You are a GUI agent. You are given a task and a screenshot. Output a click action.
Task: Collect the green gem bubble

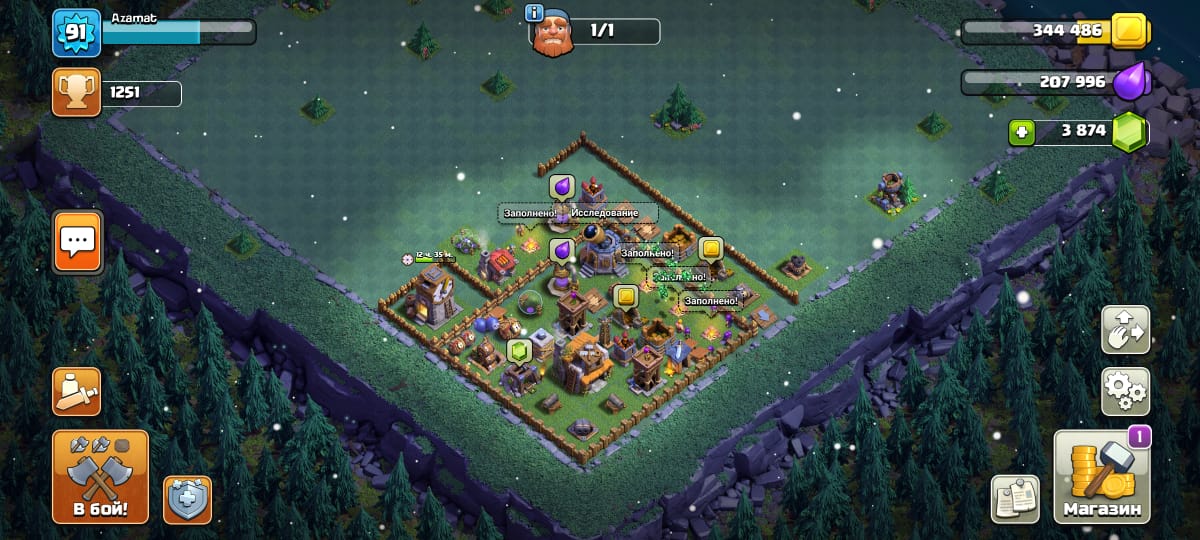(518, 351)
